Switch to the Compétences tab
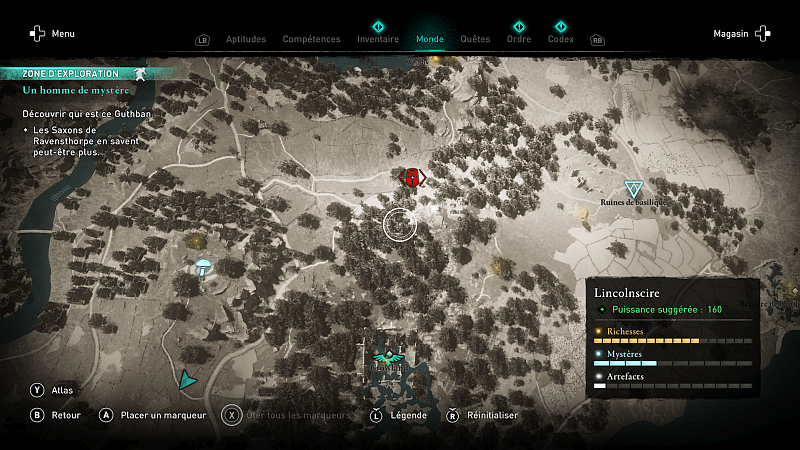 (311, 39)
